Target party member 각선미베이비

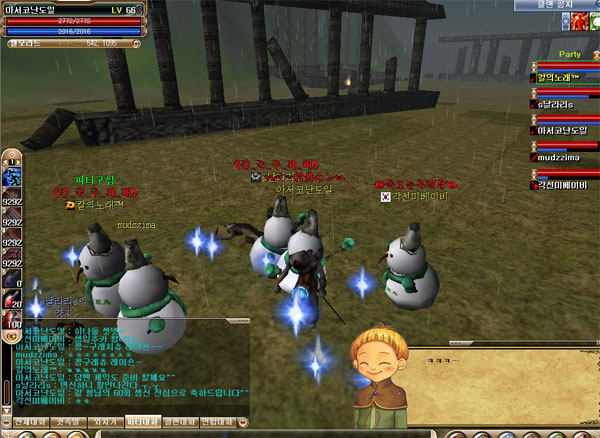564,184
